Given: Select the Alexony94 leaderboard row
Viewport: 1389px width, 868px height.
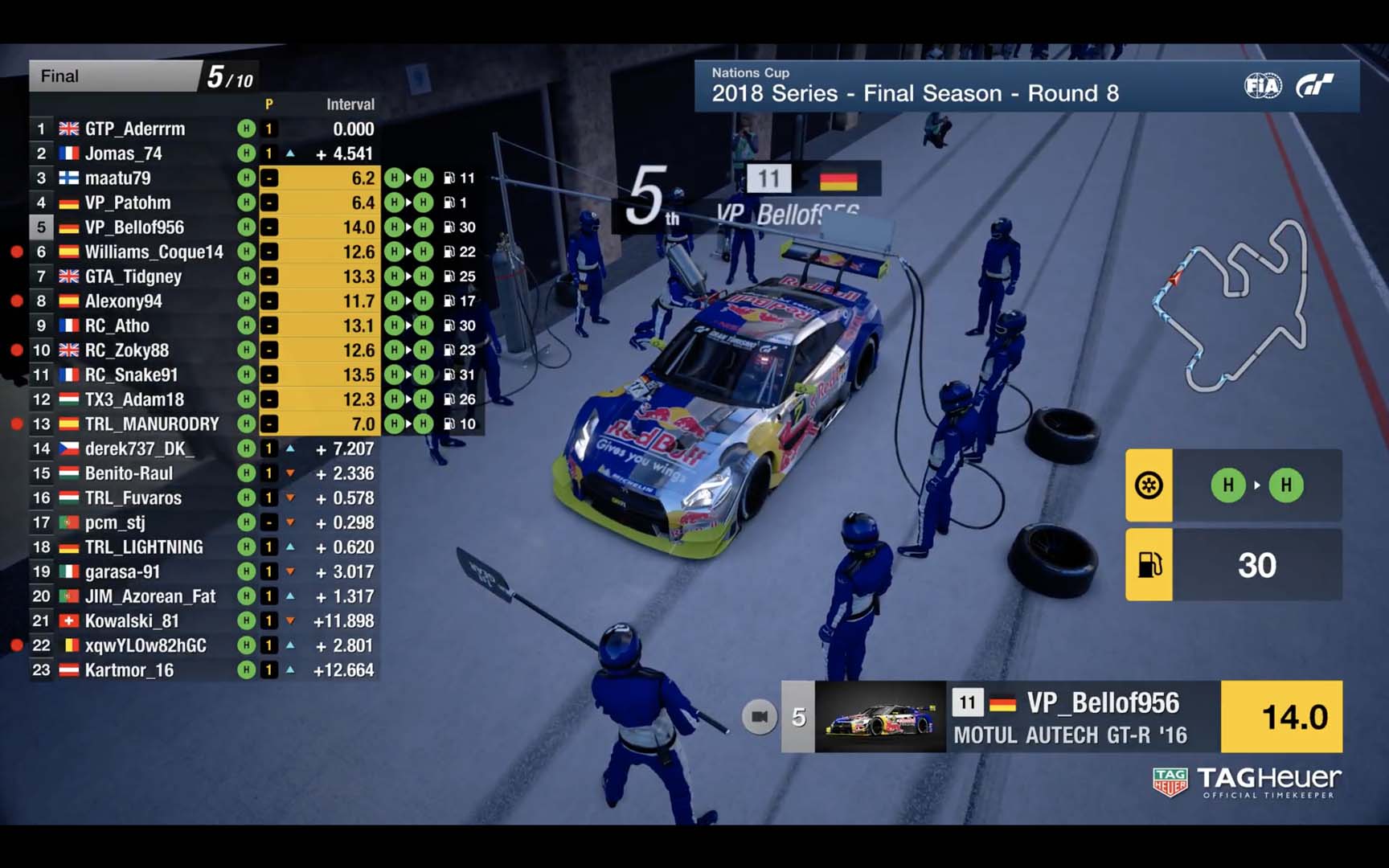Looking at the screenshot, I should [123, 301].
